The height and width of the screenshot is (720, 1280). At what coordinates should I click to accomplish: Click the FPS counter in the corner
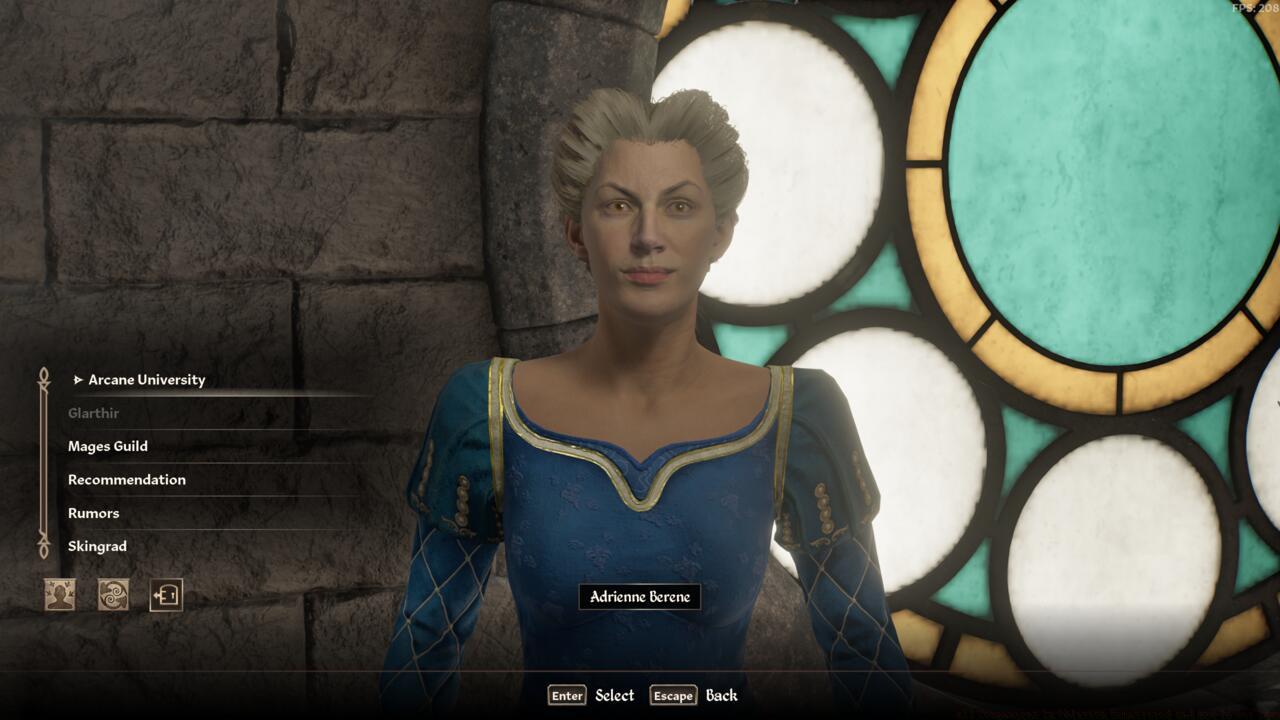(1257, 8)
